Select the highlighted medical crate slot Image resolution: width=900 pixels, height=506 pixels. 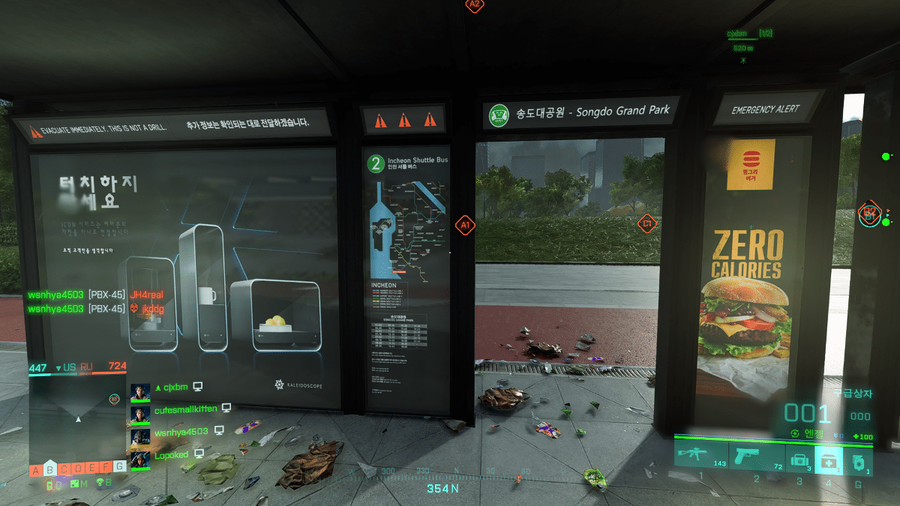pyautogui.click(x=828, y=459)
